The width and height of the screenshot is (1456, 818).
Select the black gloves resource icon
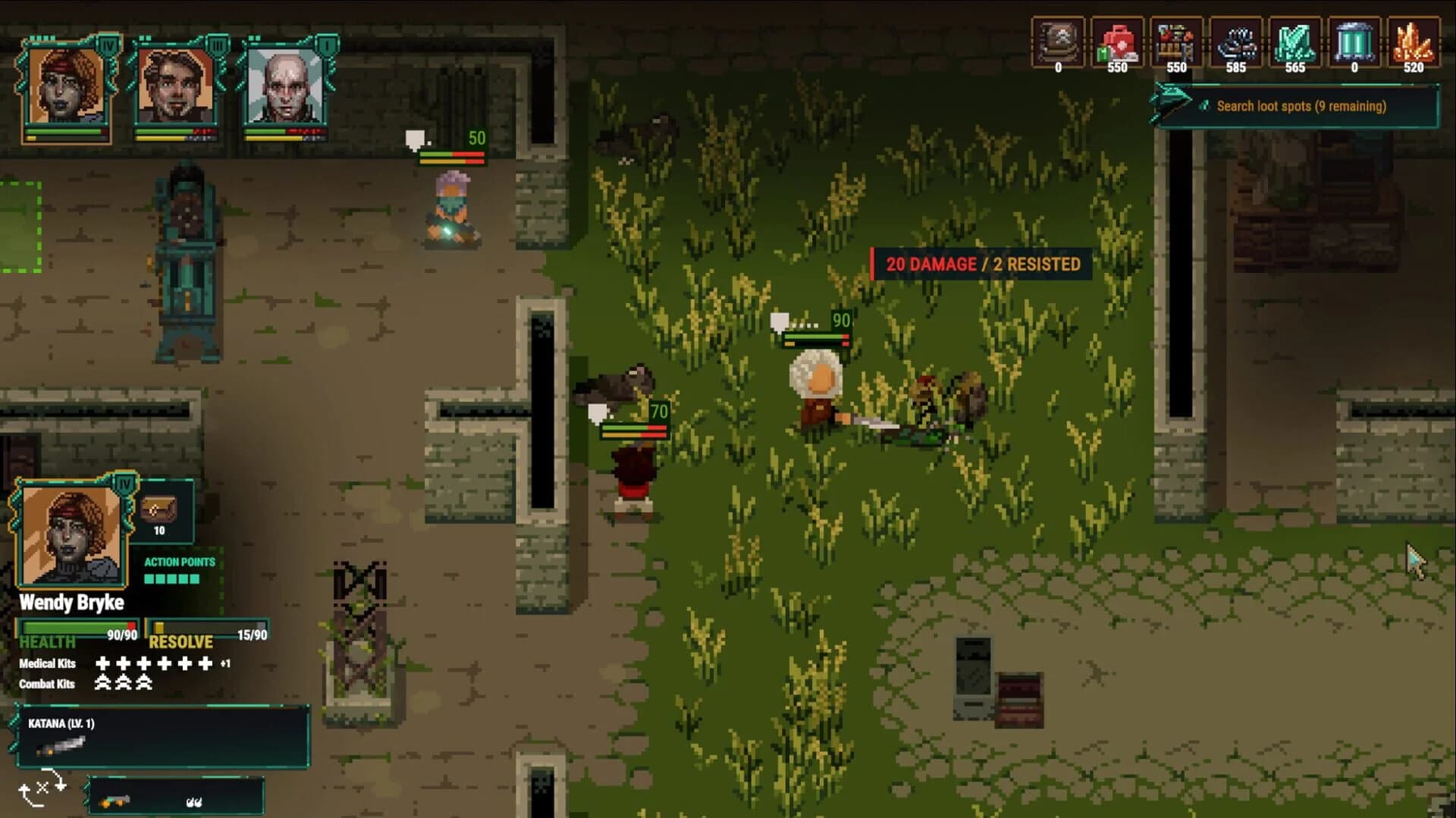coord(1235,42)
